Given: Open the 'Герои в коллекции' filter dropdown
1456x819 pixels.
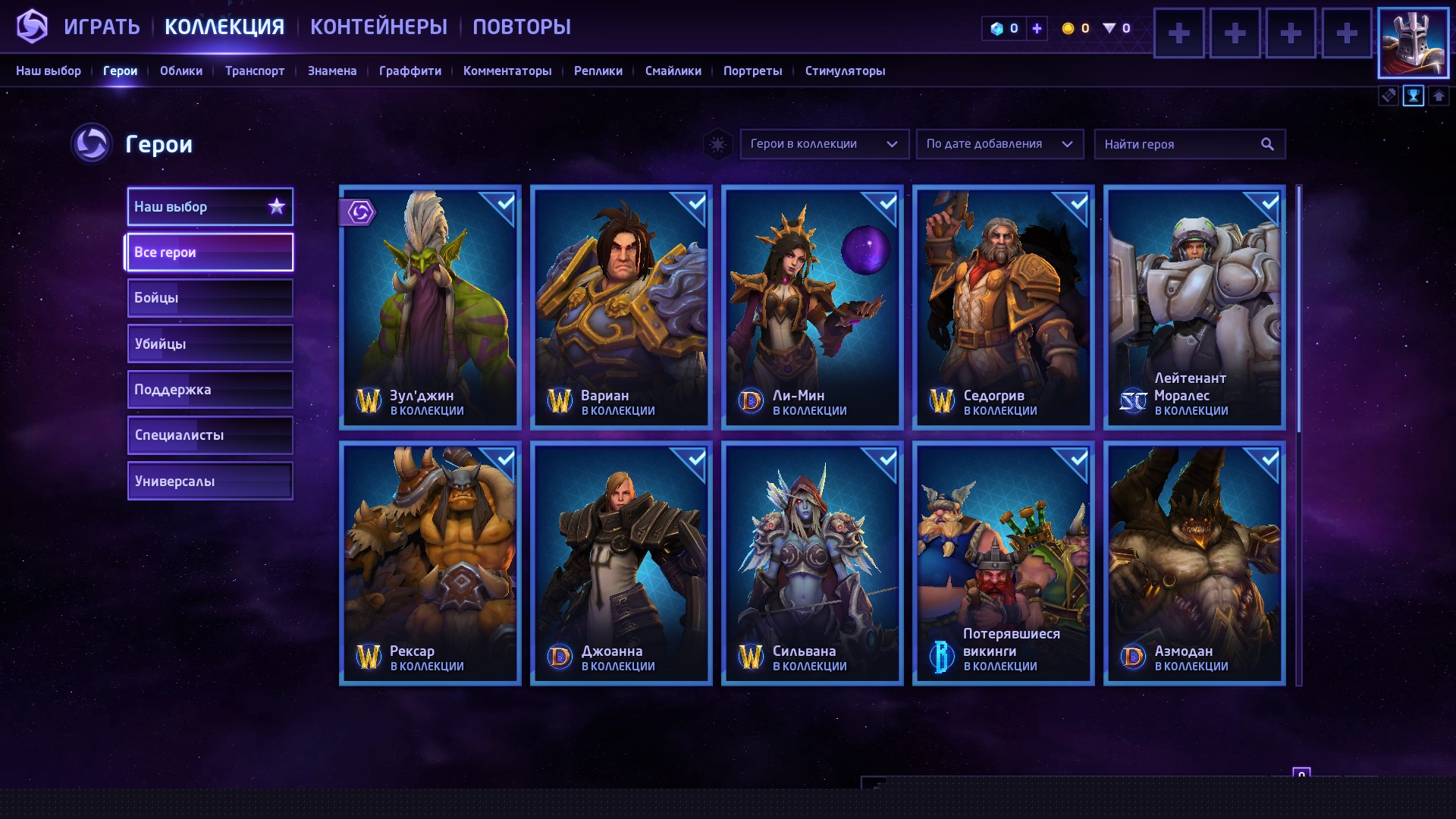Looking at the screenshot, I should click(x=824, y=143).
